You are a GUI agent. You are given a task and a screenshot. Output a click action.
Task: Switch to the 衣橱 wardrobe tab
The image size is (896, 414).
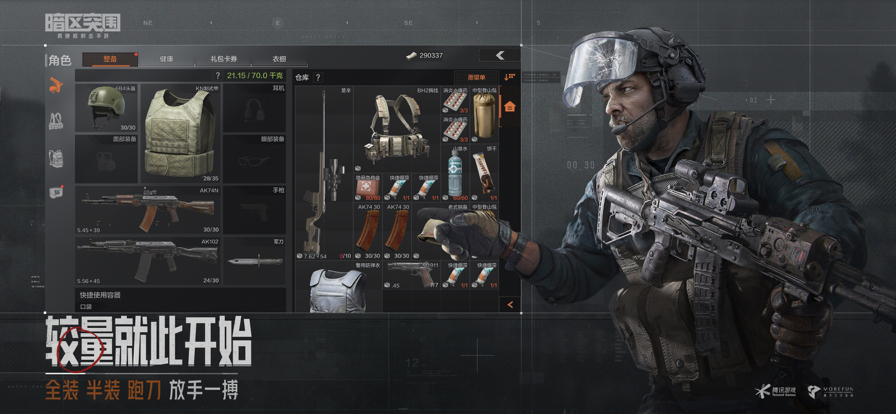click(279, 59)
